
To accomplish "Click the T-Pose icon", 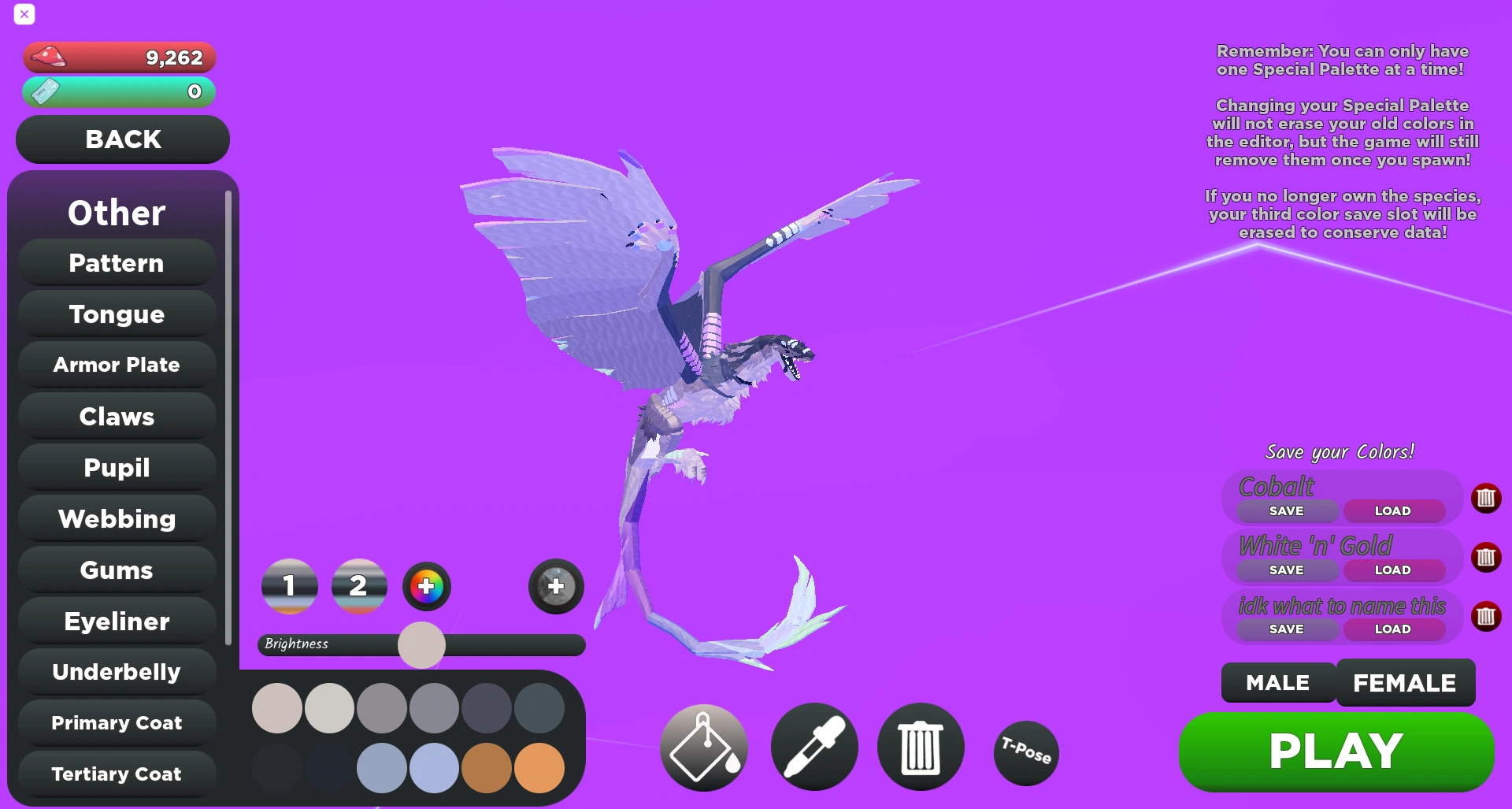I will click(1025, 753).
